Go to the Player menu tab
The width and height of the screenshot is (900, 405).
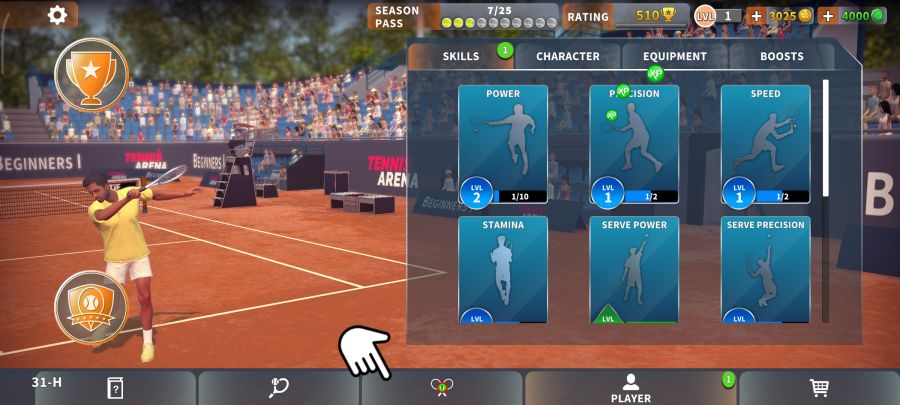coord(630,388)
